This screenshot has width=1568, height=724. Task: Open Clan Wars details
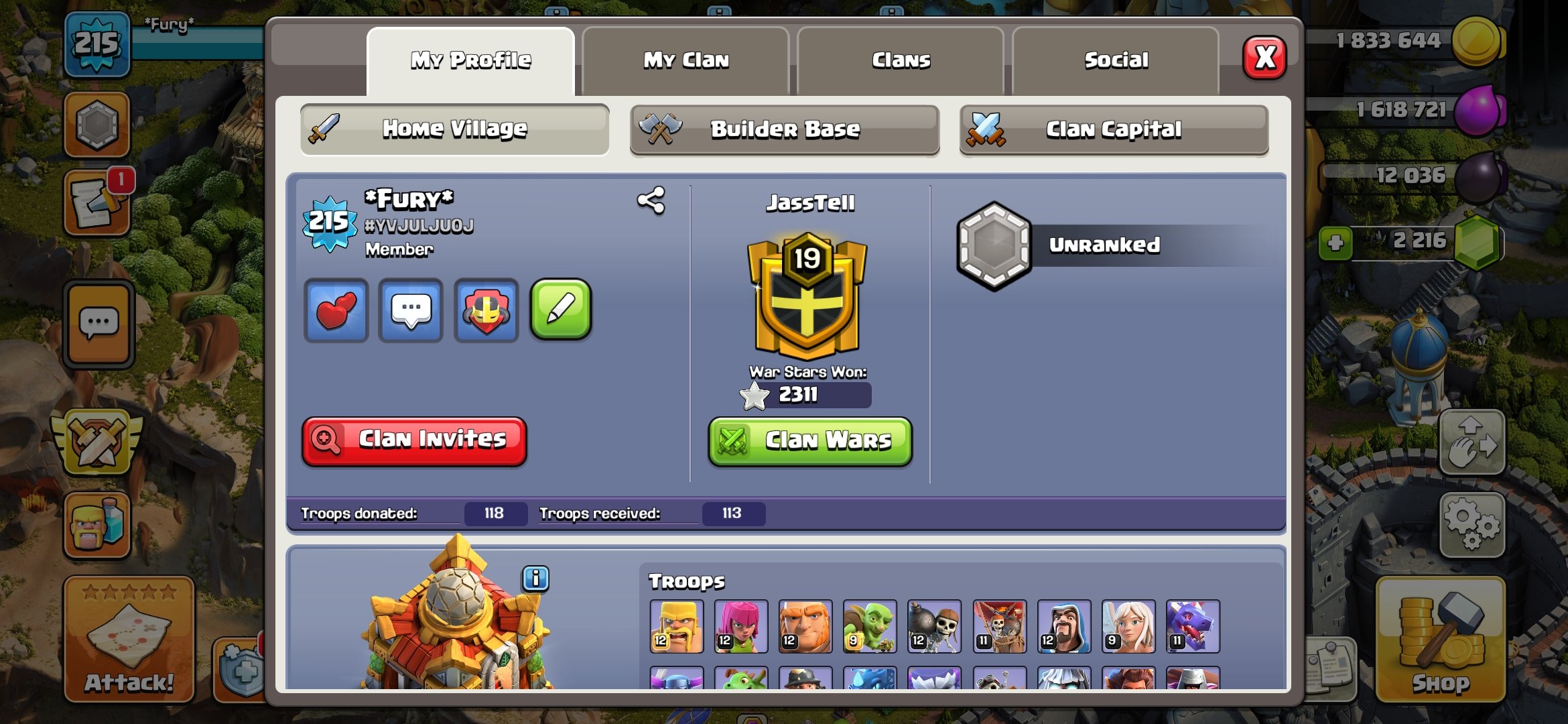809,440
